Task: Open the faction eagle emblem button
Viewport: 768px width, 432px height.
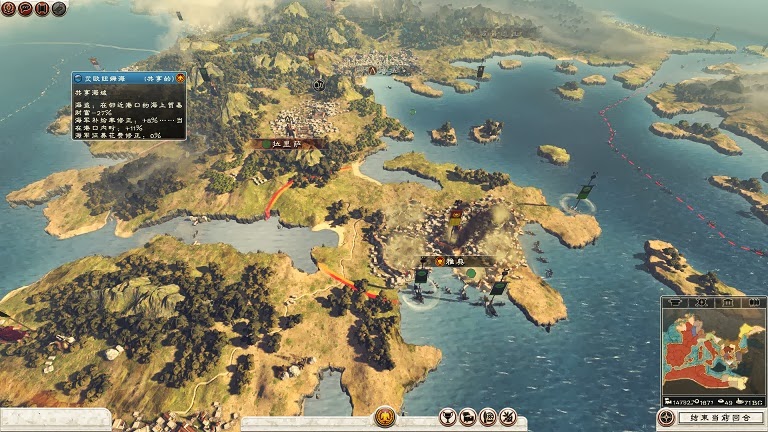Action: coord(384,416)
